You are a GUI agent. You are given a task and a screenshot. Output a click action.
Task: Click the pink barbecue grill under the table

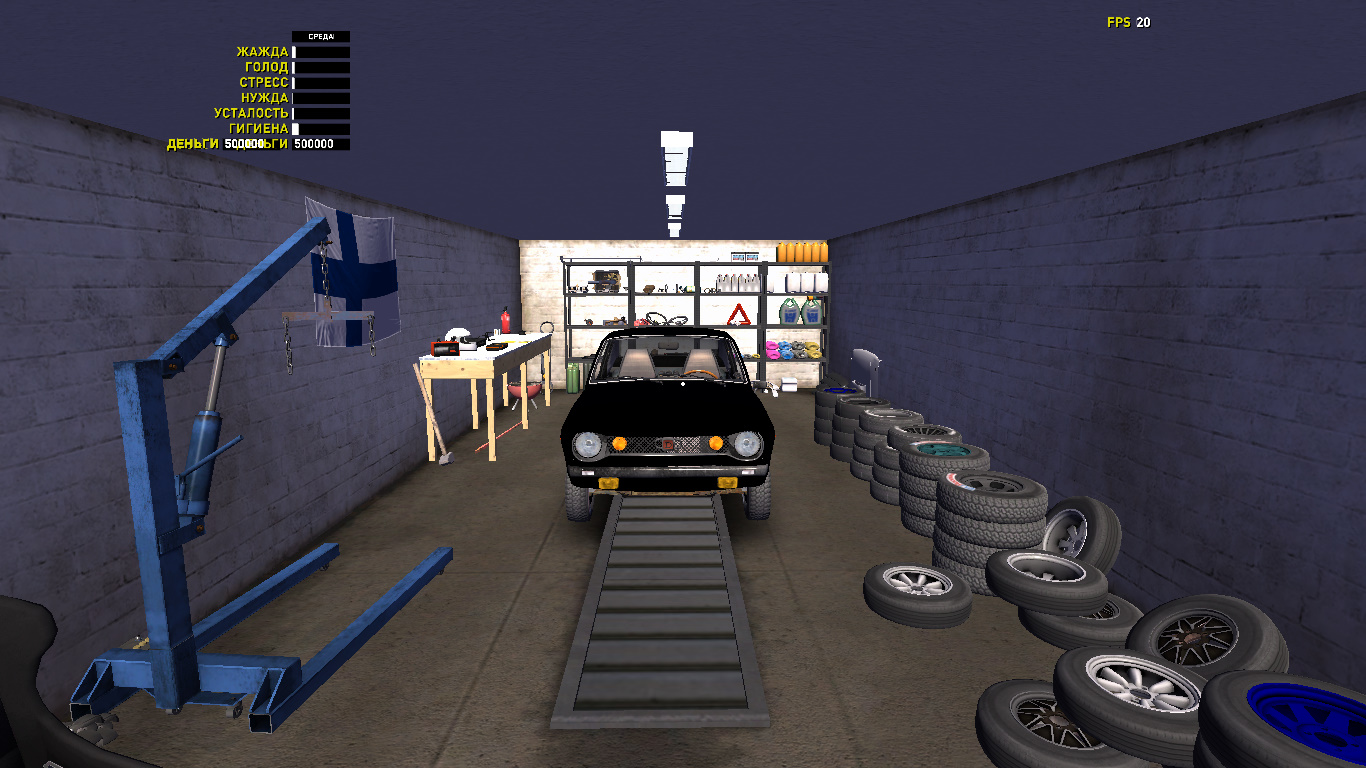[x=523, y=391]
